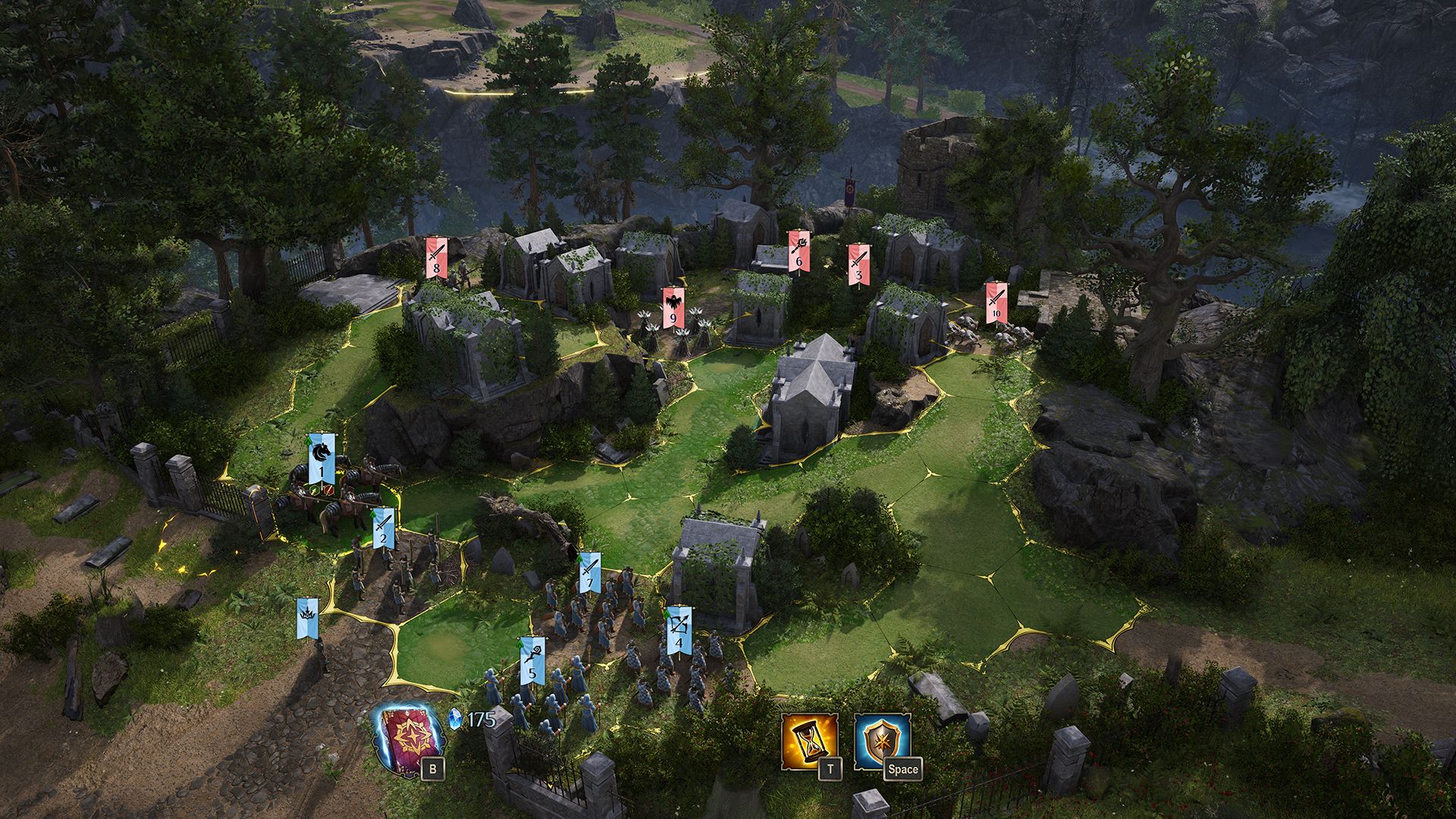Select allied swordsman unit banner 7
The height and width of the screenshot is (819, 1456).
590,573
